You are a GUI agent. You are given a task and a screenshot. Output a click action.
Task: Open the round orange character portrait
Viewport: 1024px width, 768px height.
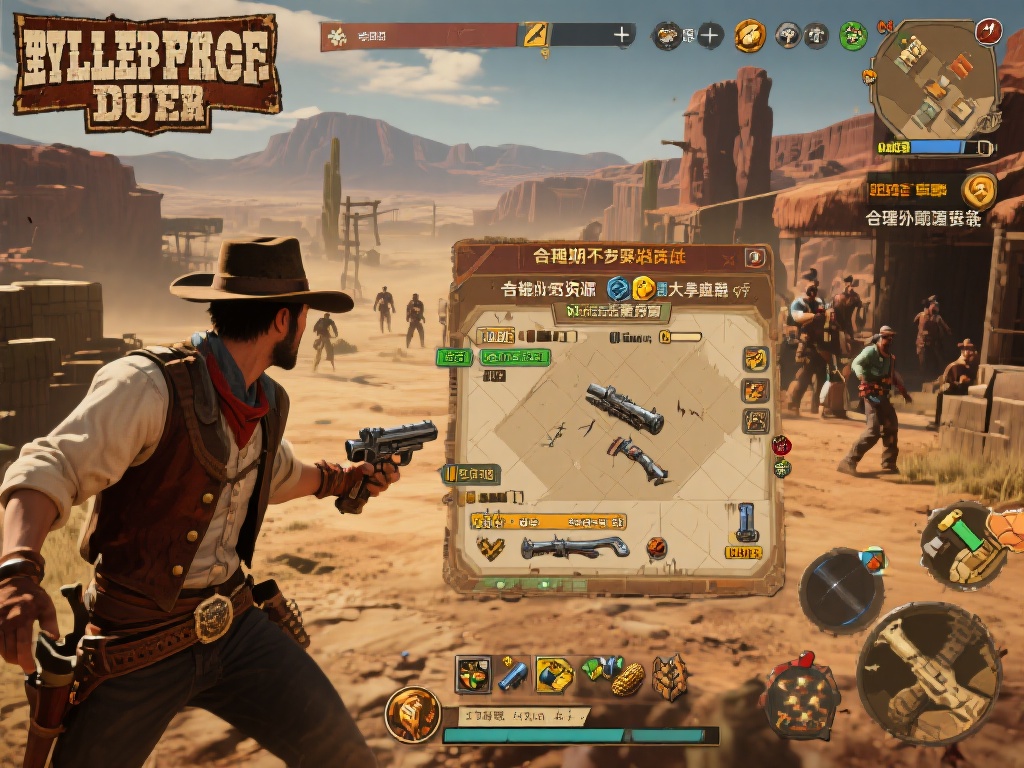pos(413,714)
